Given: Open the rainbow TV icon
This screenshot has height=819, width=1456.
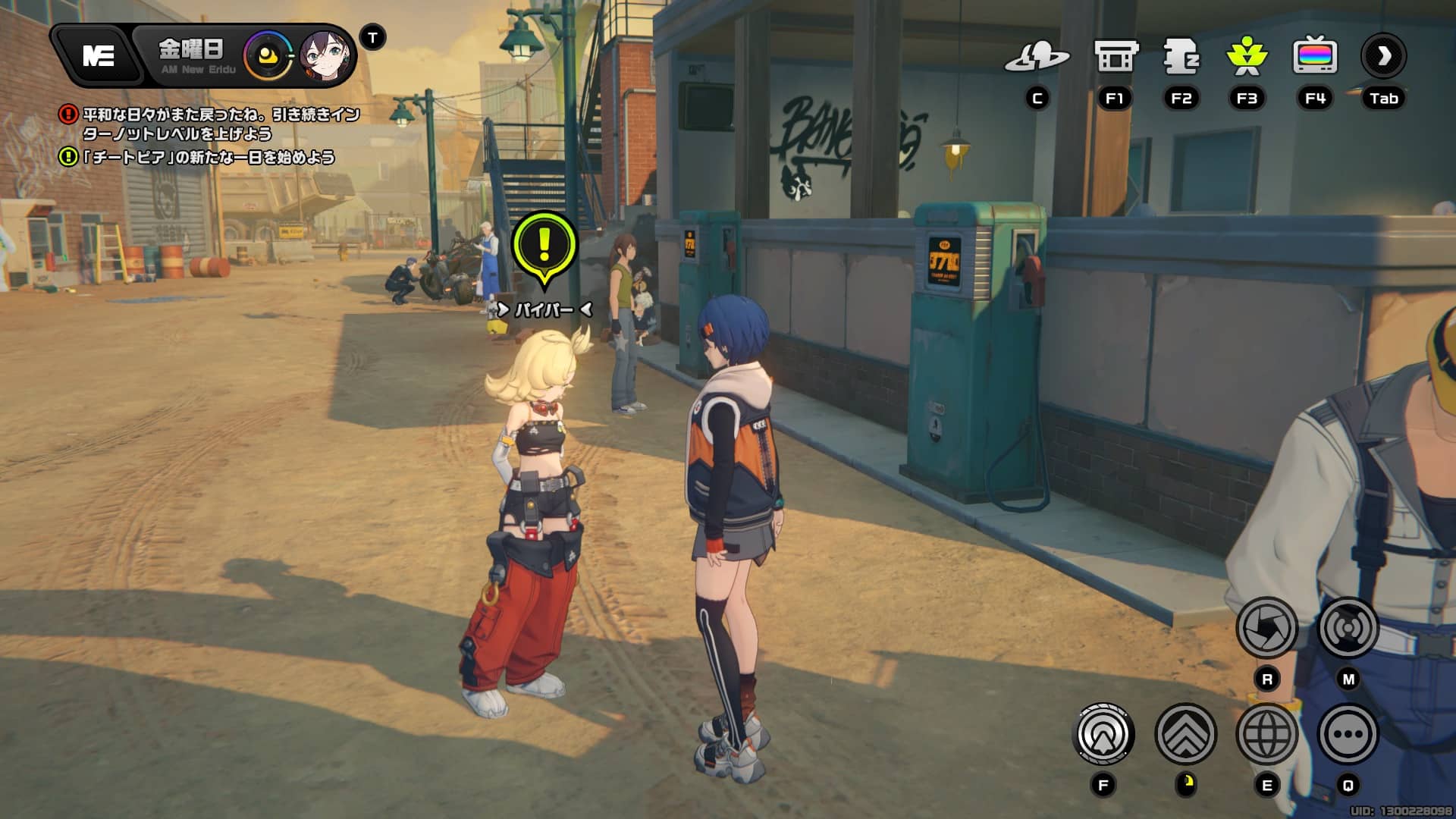Looking at the screenshot, I should pos(1314,56).
